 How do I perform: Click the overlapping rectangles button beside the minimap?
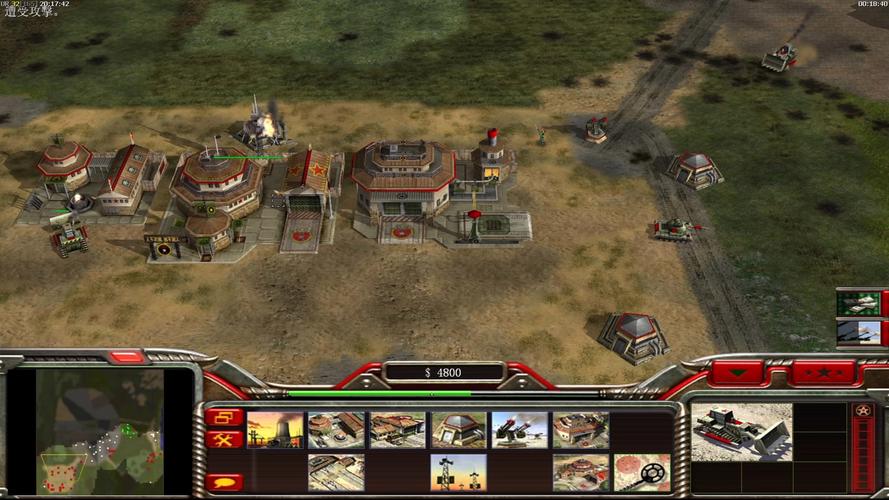(224, 417)
